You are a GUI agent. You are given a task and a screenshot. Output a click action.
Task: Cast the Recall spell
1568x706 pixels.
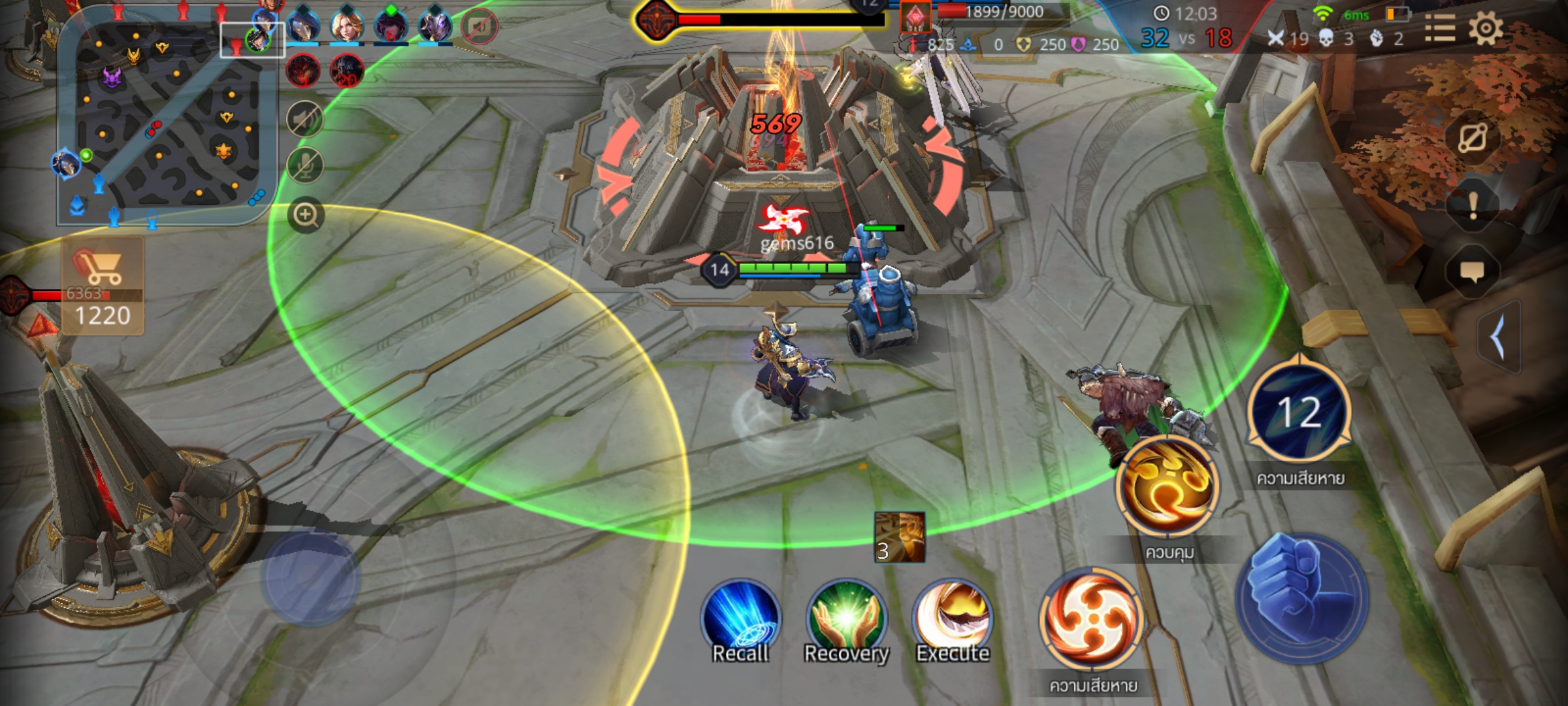click(740, 621)
